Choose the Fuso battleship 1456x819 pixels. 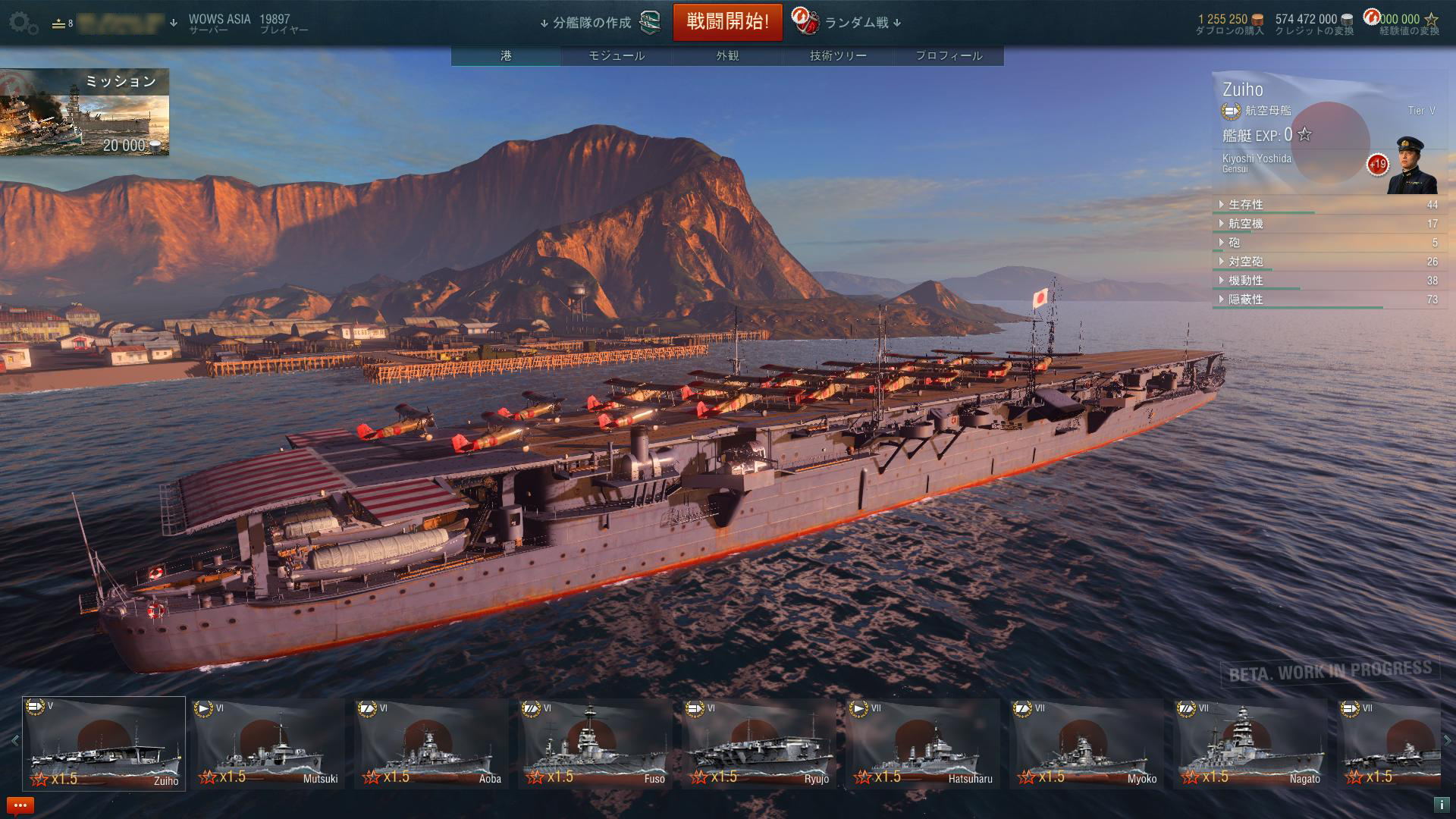pos(595,743)
